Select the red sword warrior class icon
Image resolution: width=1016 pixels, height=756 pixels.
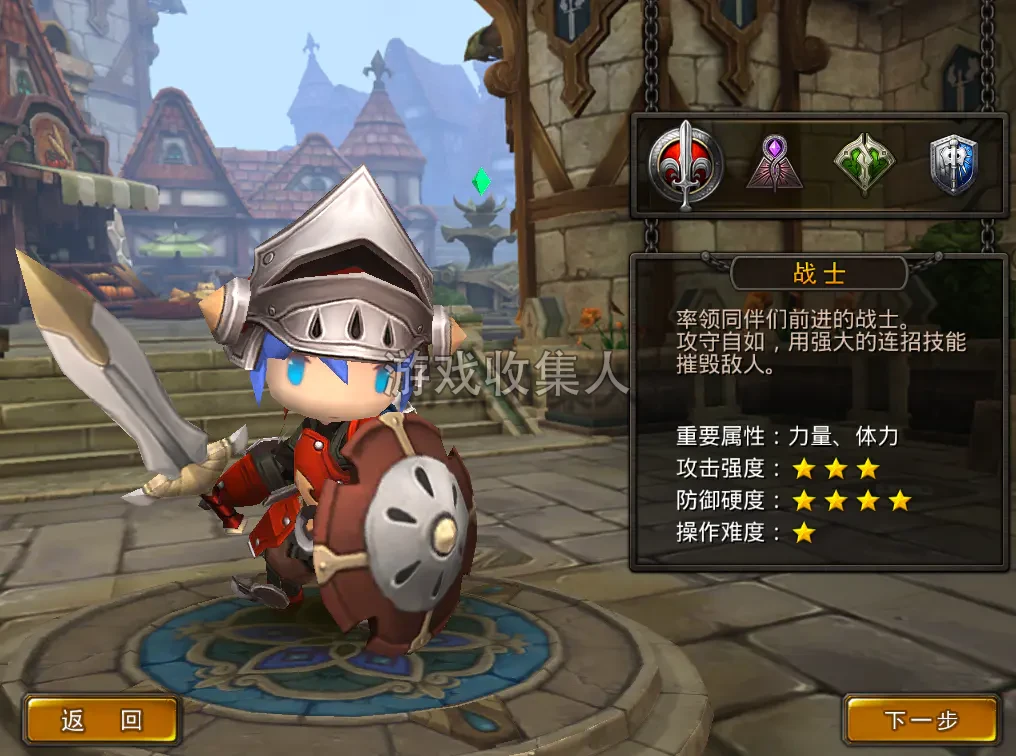685,163
